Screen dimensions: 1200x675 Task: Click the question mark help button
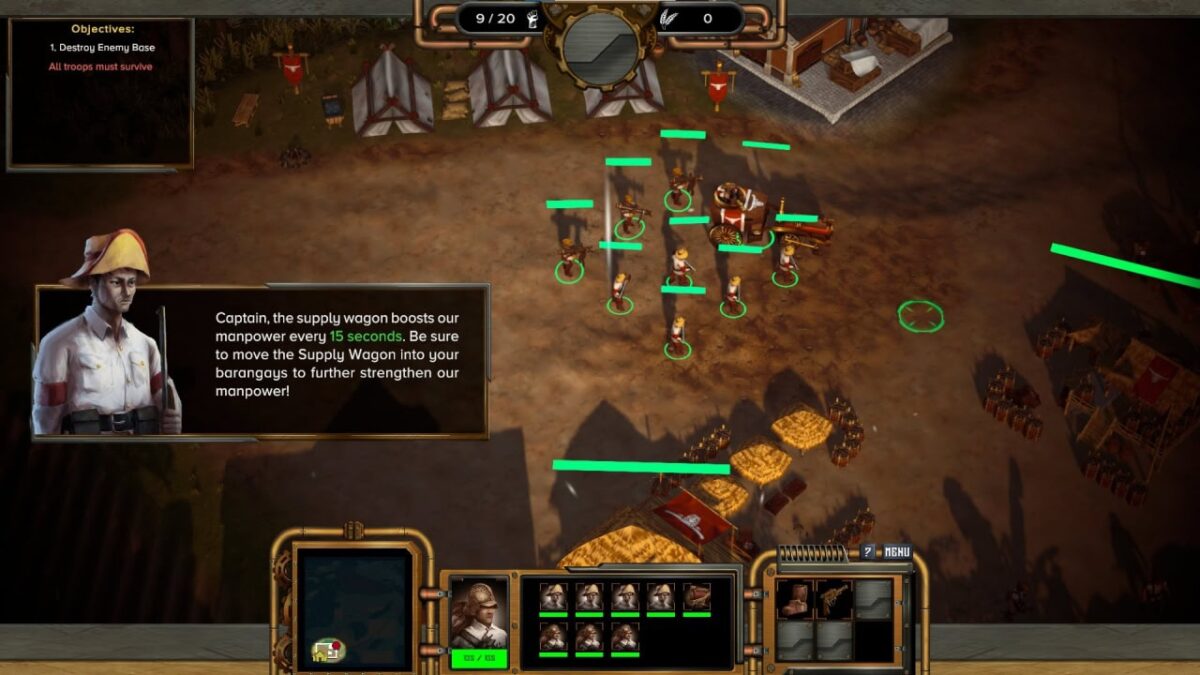(x=868, y=552)
